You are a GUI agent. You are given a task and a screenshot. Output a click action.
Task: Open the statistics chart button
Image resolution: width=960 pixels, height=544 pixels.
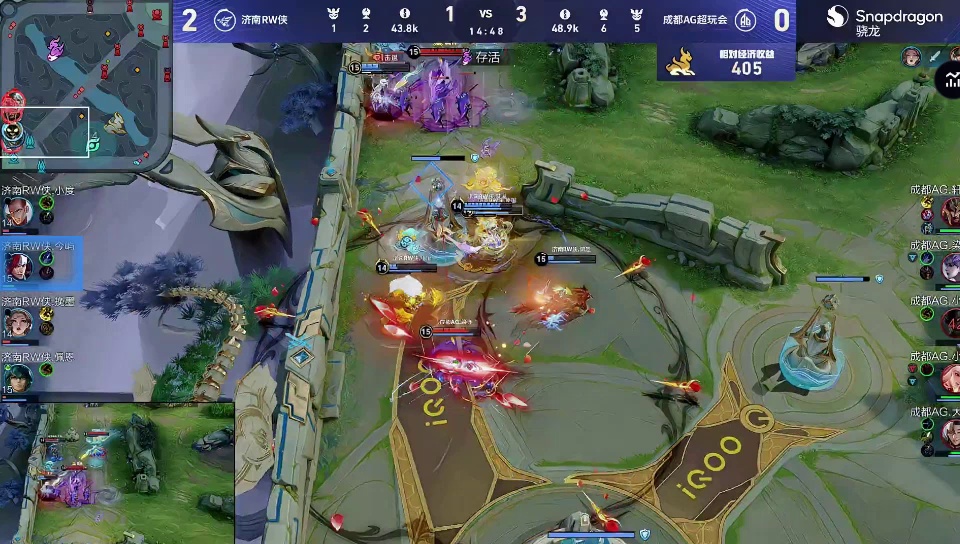click(x=947, y=79)
